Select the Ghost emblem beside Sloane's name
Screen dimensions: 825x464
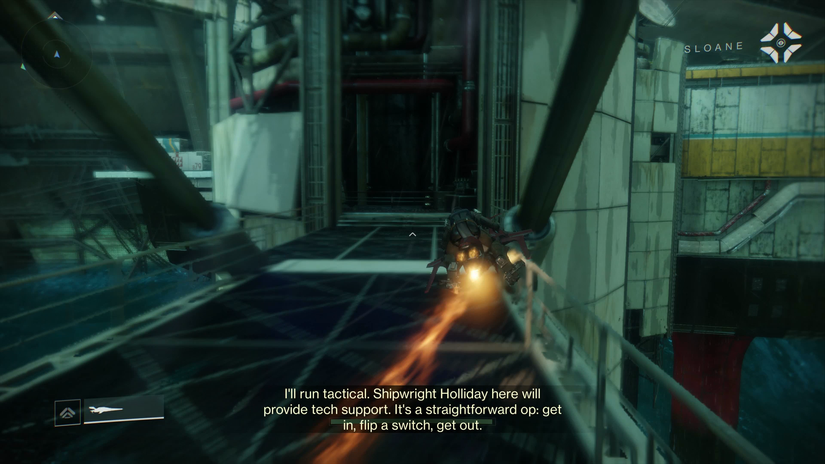click(x=780, y=43)
